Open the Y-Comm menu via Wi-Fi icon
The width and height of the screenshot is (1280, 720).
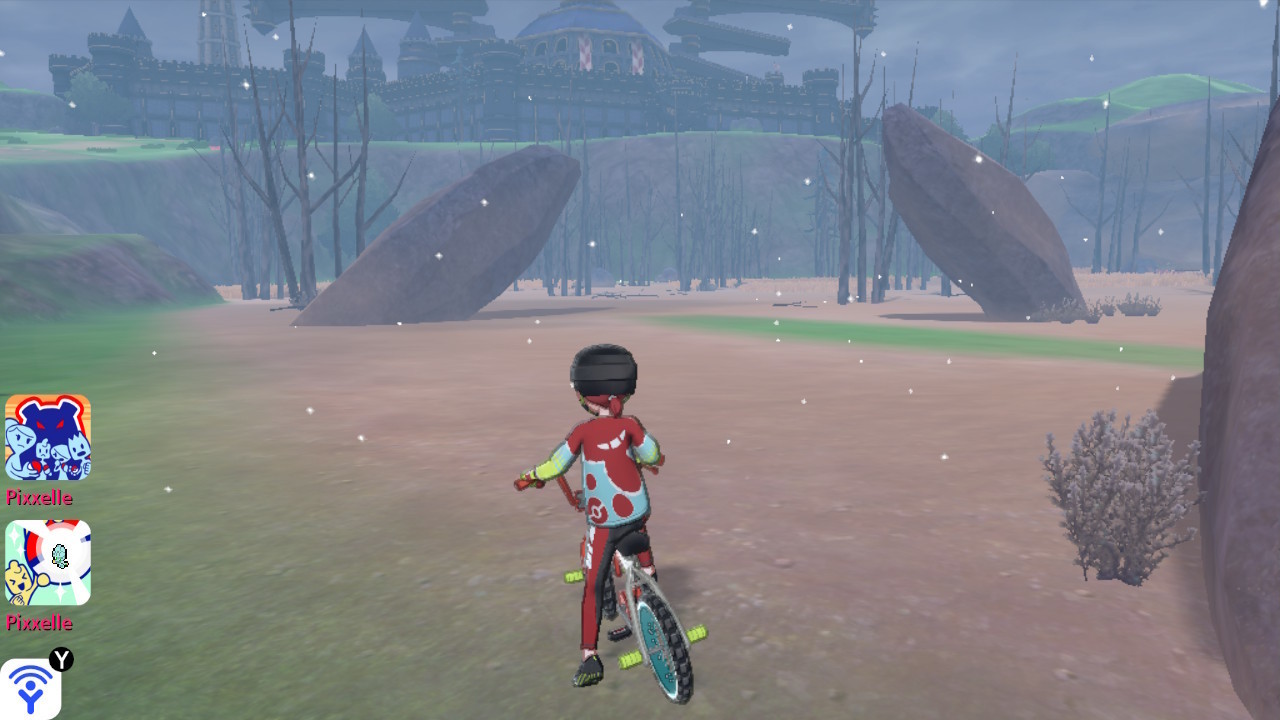point(30,690)
